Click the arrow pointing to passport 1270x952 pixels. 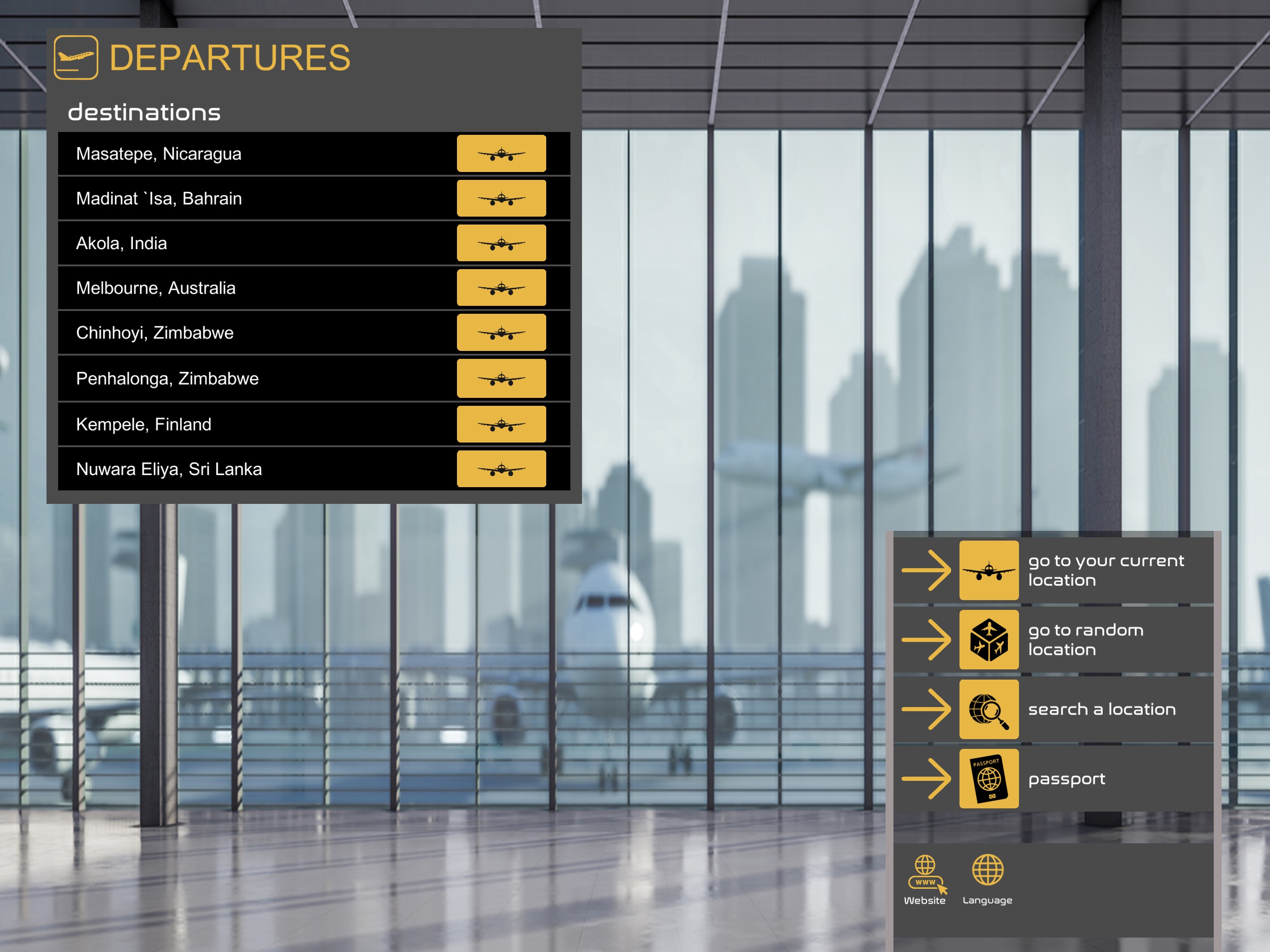(925, 779)
